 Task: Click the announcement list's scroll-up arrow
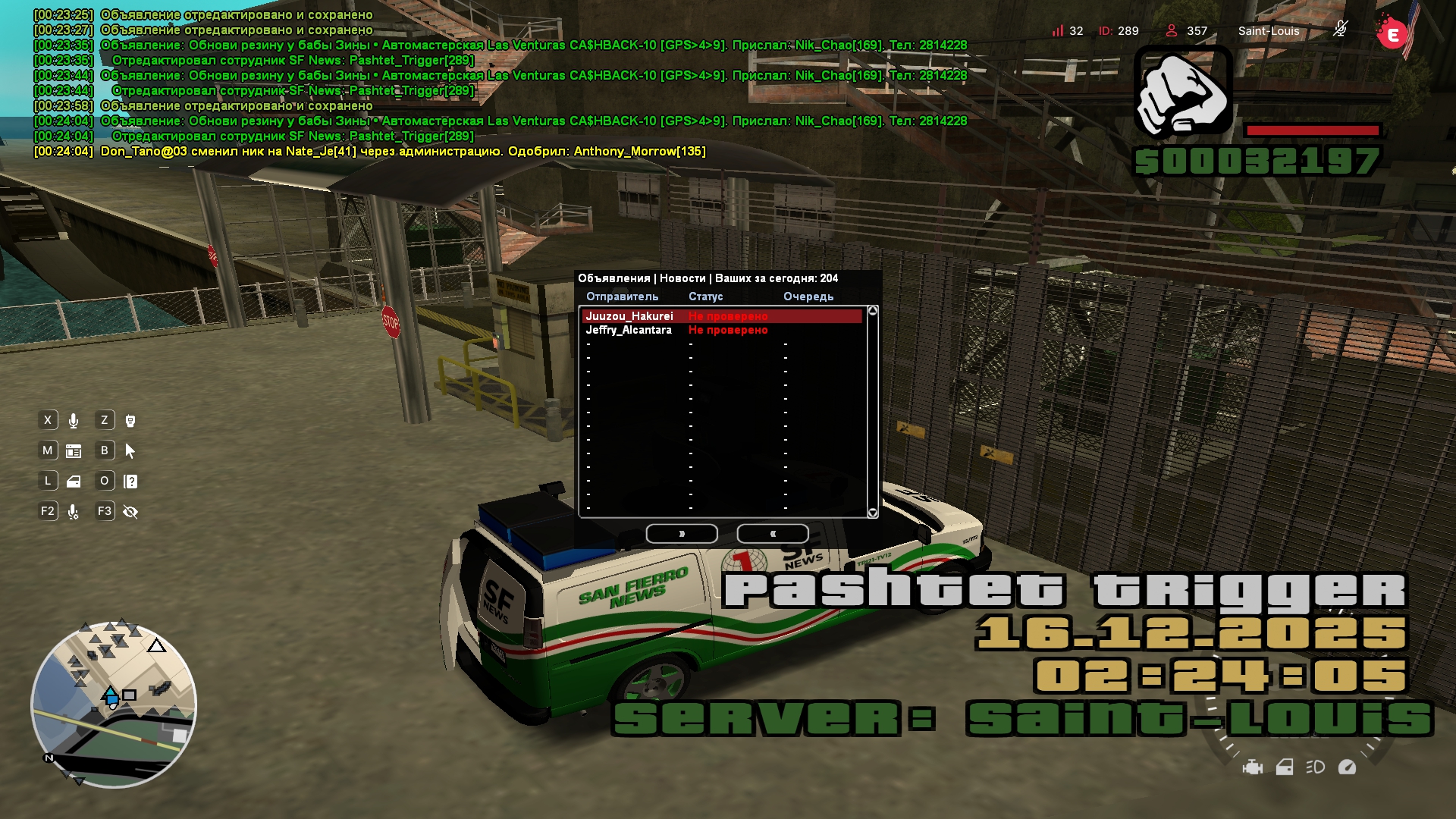(x=873, y=311)
